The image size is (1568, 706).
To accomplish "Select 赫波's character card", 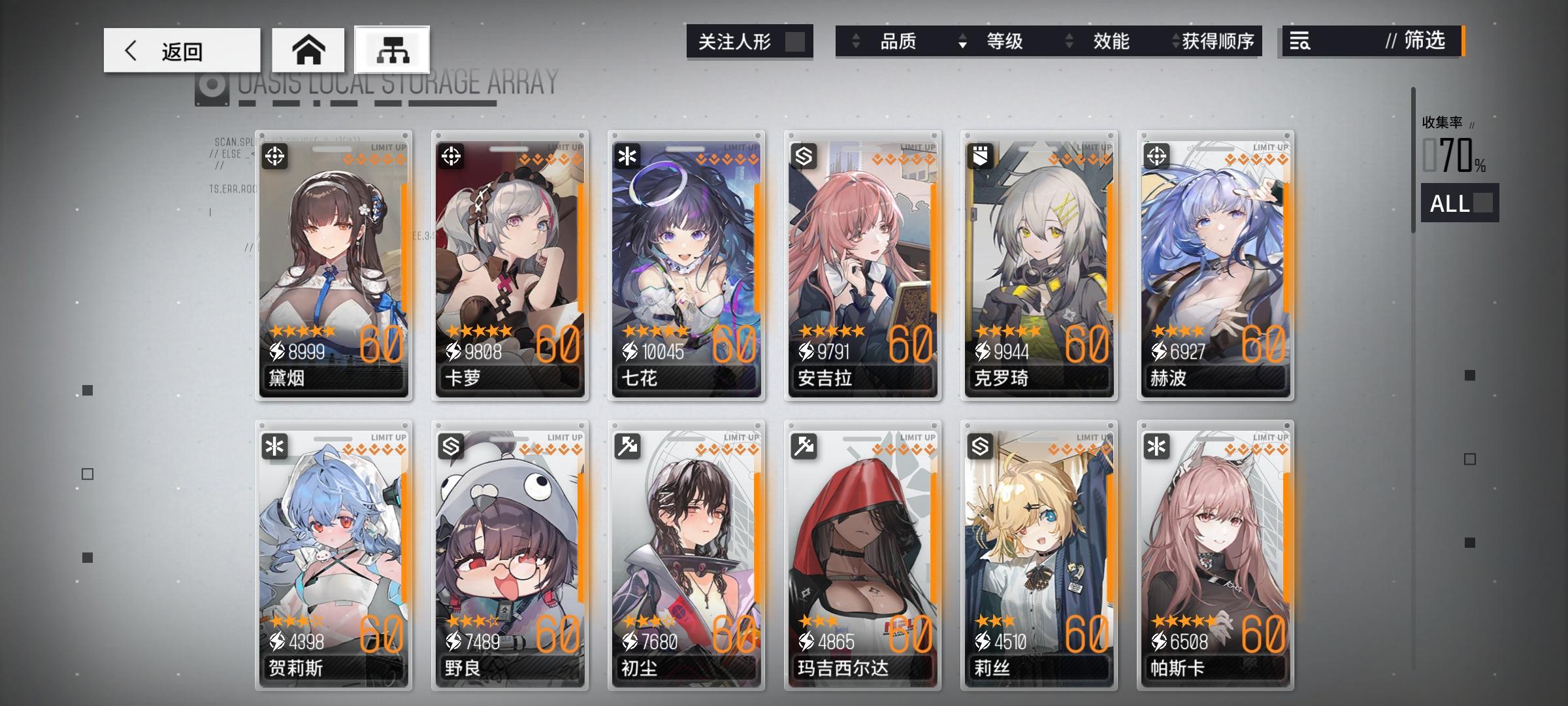I will tap(1215, 261).
